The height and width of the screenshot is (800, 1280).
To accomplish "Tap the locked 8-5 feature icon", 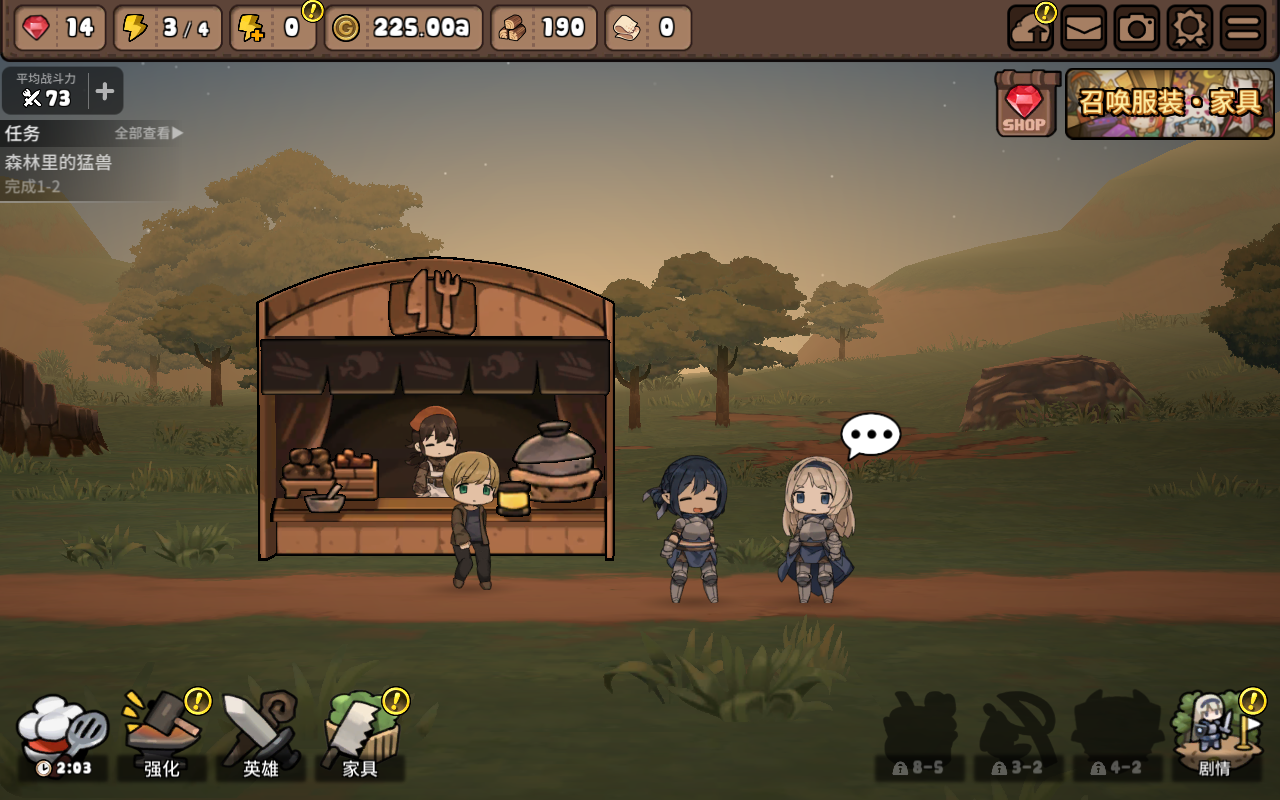I will tap(919, 735).
